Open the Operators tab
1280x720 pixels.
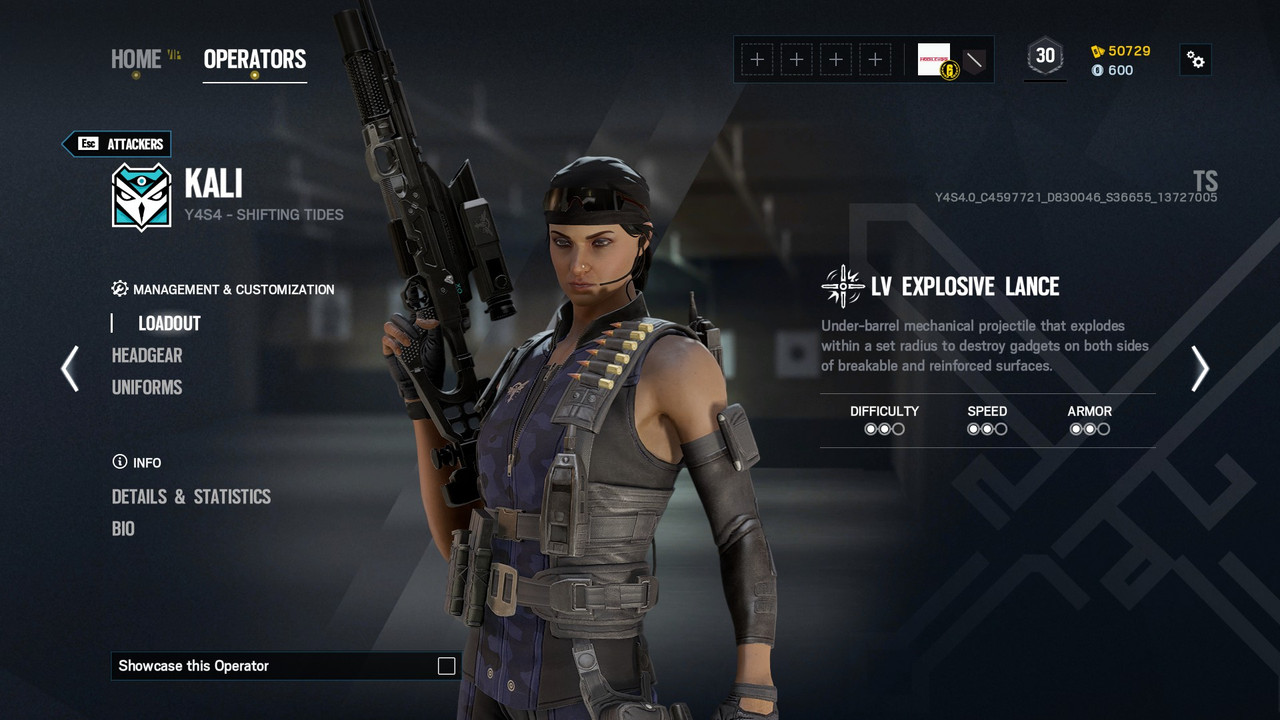(x=254, y=59)
